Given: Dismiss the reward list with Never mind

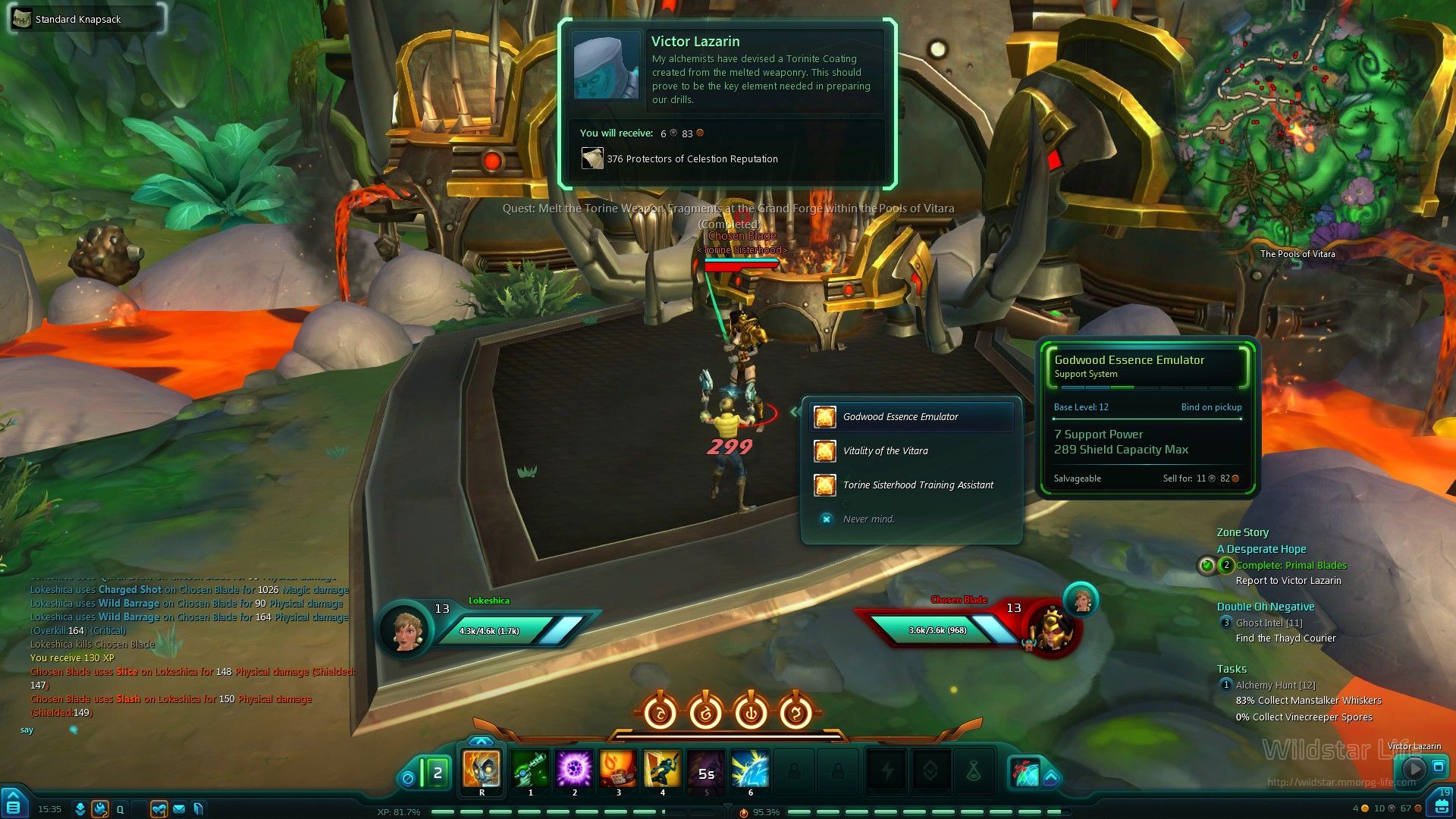Looking at the screenshot, I should pos(868,519).
